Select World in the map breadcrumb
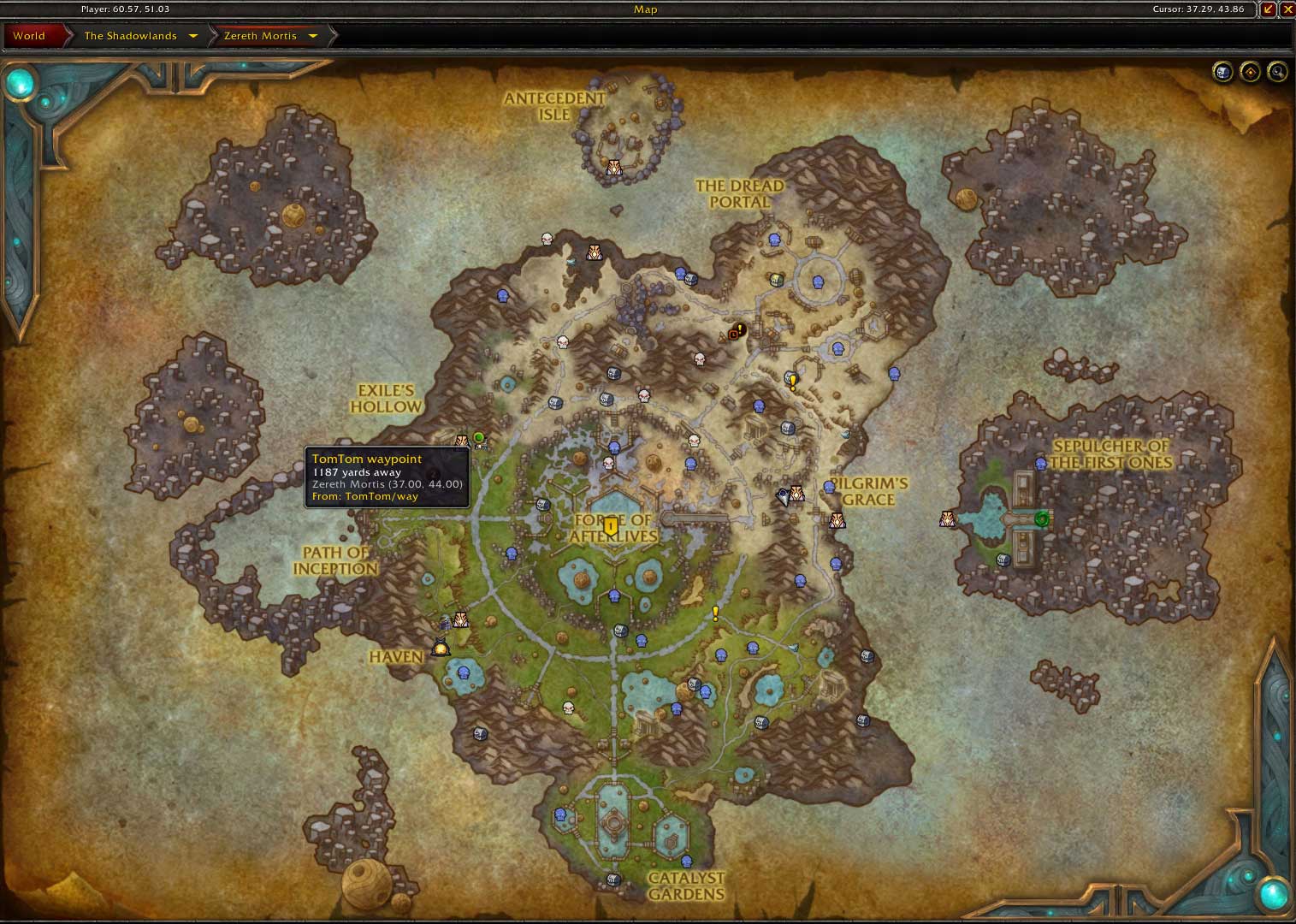The image size is (1296, 924). [x=28, y=36]
